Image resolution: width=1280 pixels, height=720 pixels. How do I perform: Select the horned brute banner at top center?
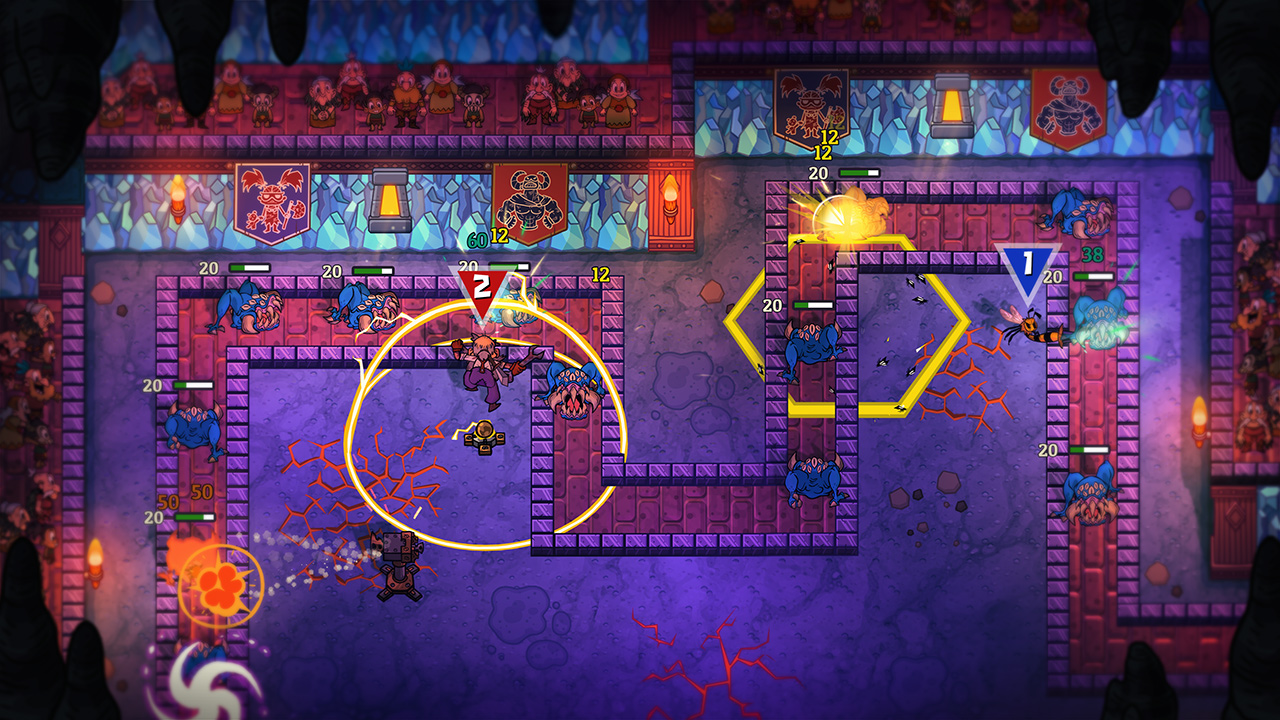click(x=529, y=200)
